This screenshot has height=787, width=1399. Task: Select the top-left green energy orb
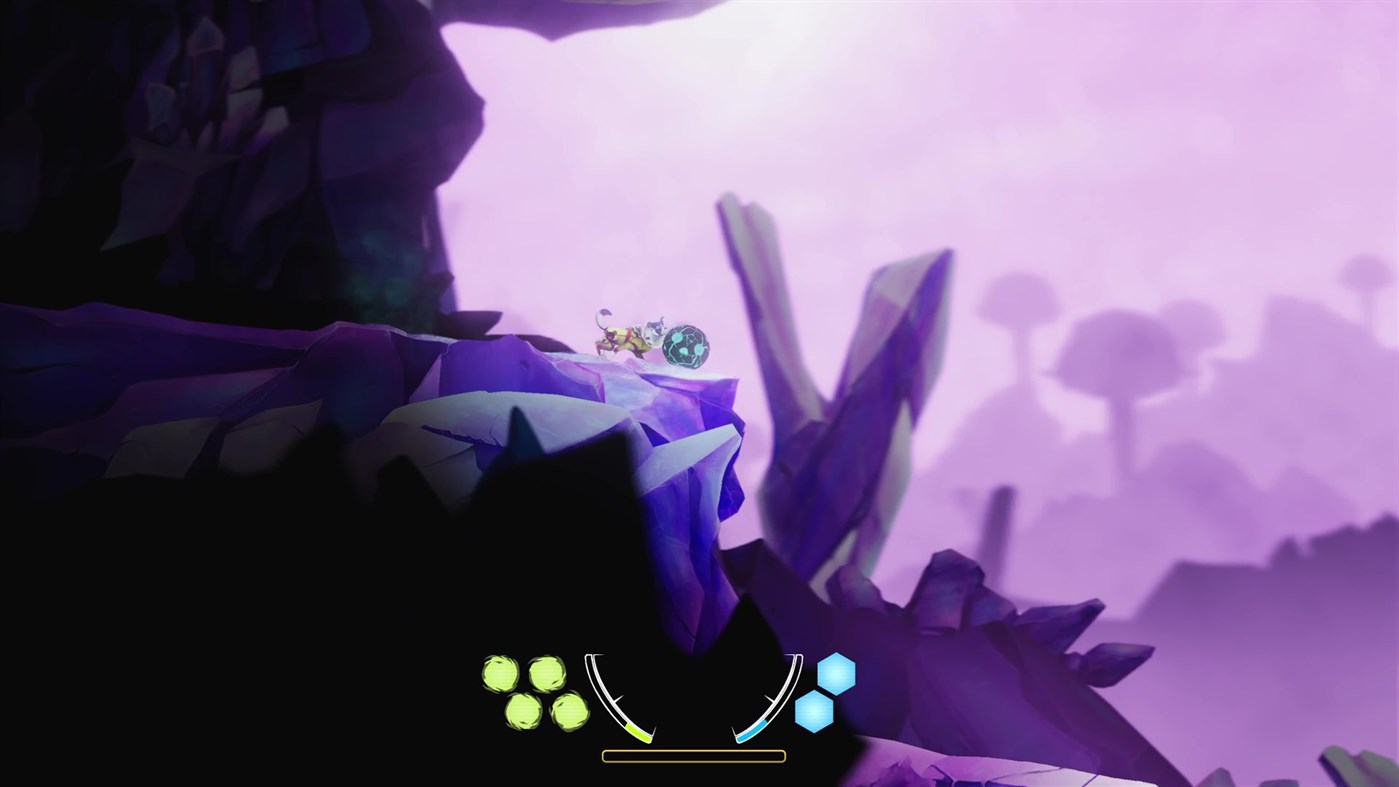[501, 672]
